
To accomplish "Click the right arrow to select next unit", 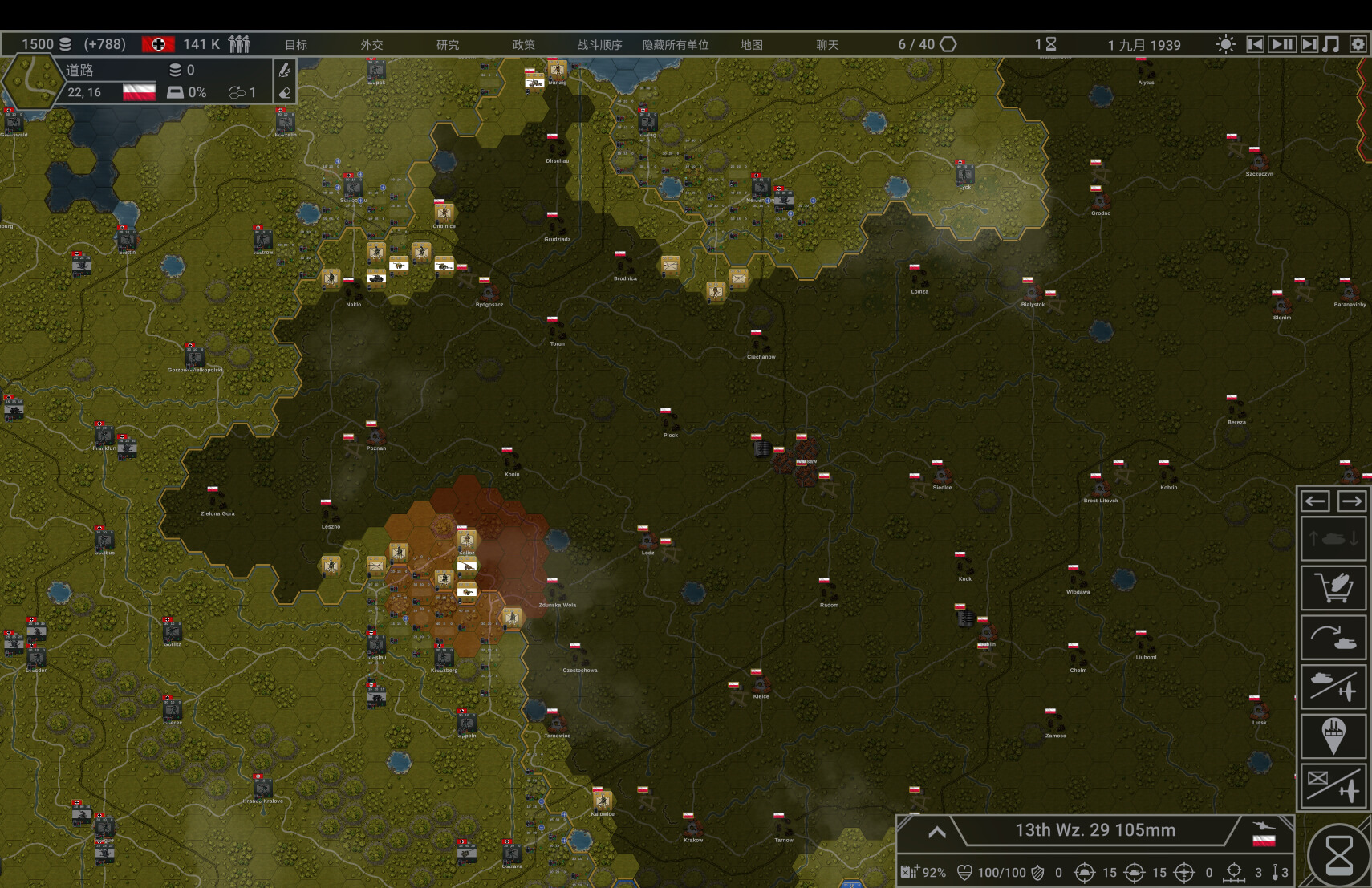I will tap(1354, 501).
